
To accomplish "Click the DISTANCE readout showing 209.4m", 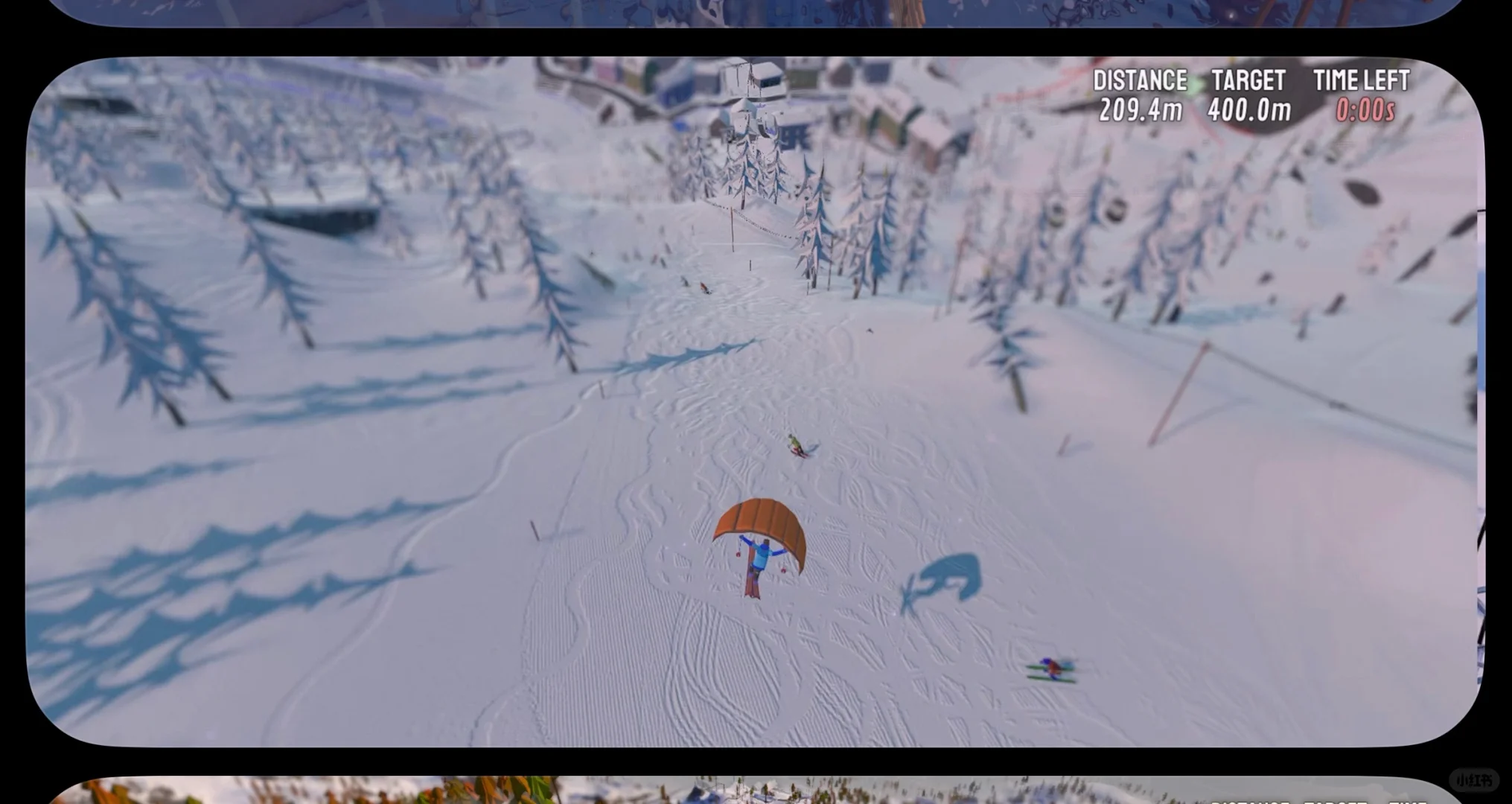I will [x=1142, y=109].
